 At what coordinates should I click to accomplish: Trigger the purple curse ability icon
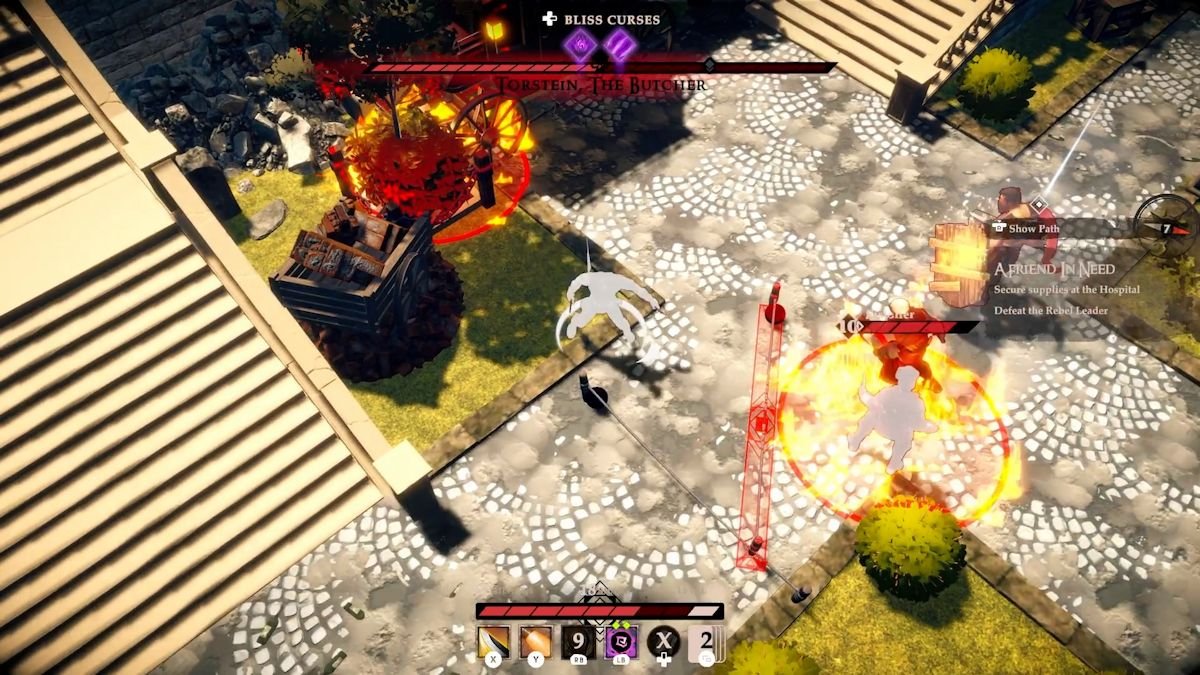tap(620, 641)
